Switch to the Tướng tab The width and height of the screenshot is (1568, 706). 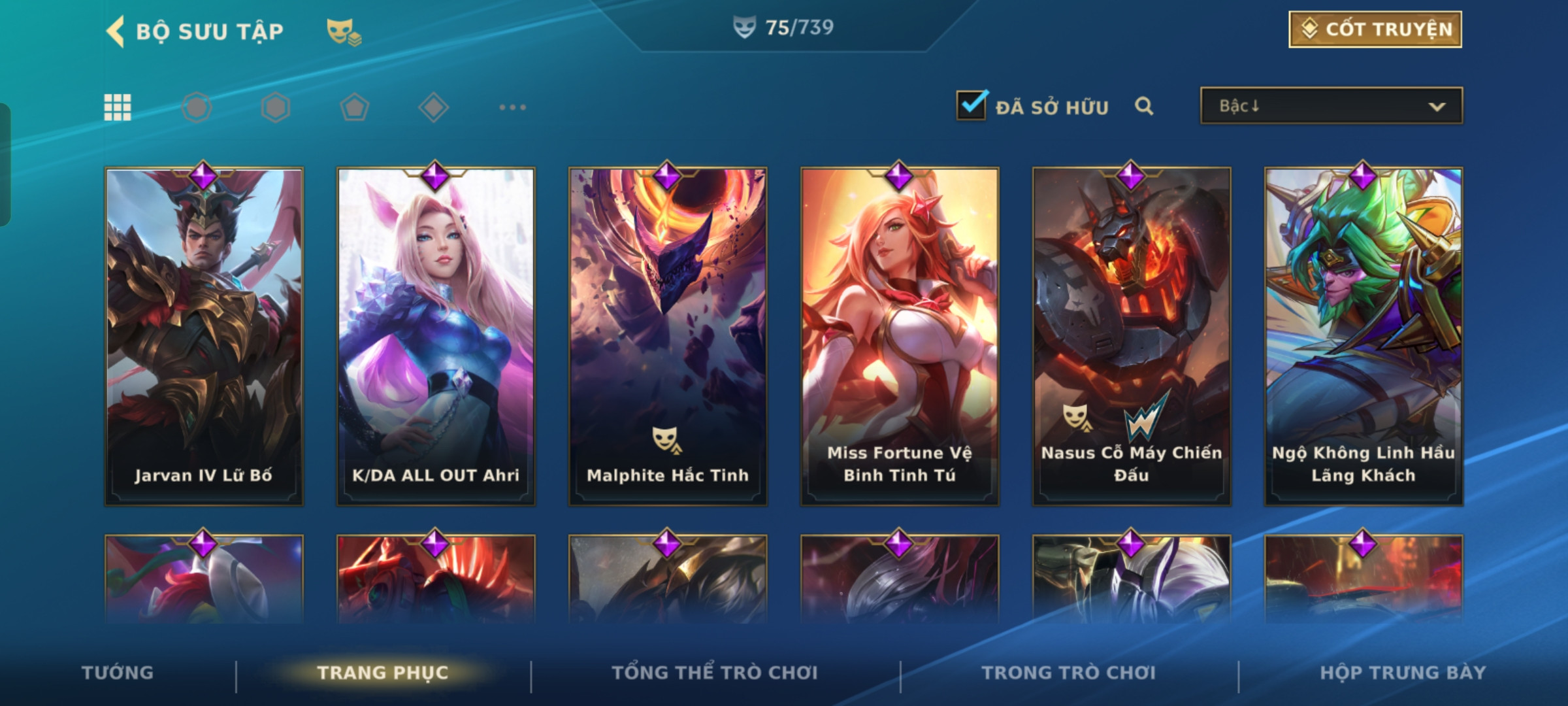pyautogui.click(x=118, y=673)
